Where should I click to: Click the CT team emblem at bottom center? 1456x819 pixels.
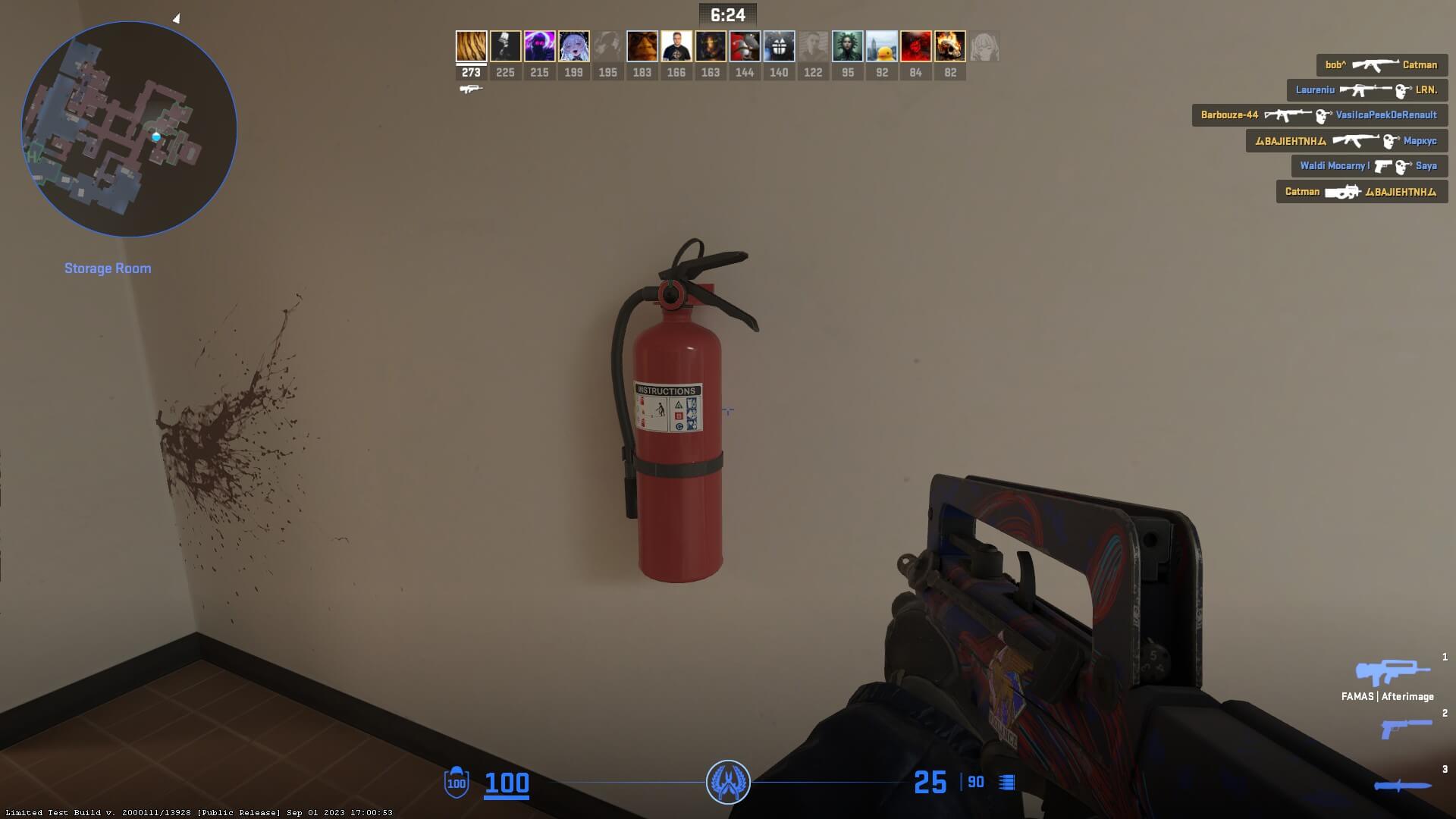point(728,781)
